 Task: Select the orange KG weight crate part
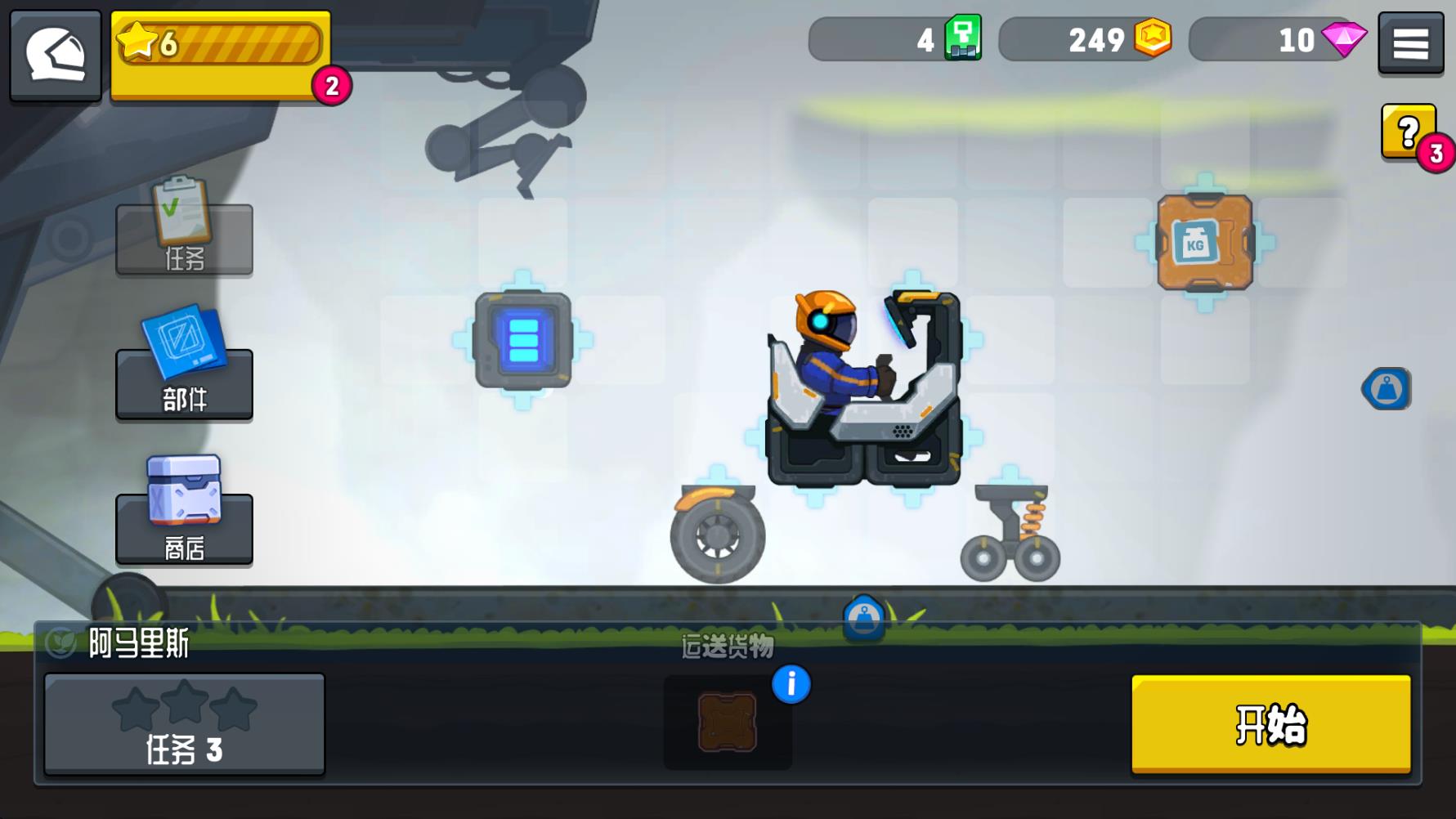click(1202, 239)
